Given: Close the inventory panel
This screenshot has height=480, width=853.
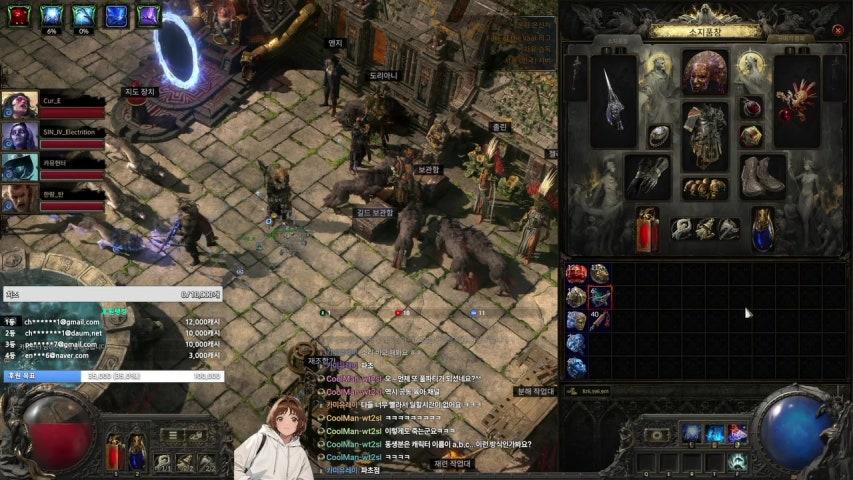Looking at the screenshot, I should point(838,30).
